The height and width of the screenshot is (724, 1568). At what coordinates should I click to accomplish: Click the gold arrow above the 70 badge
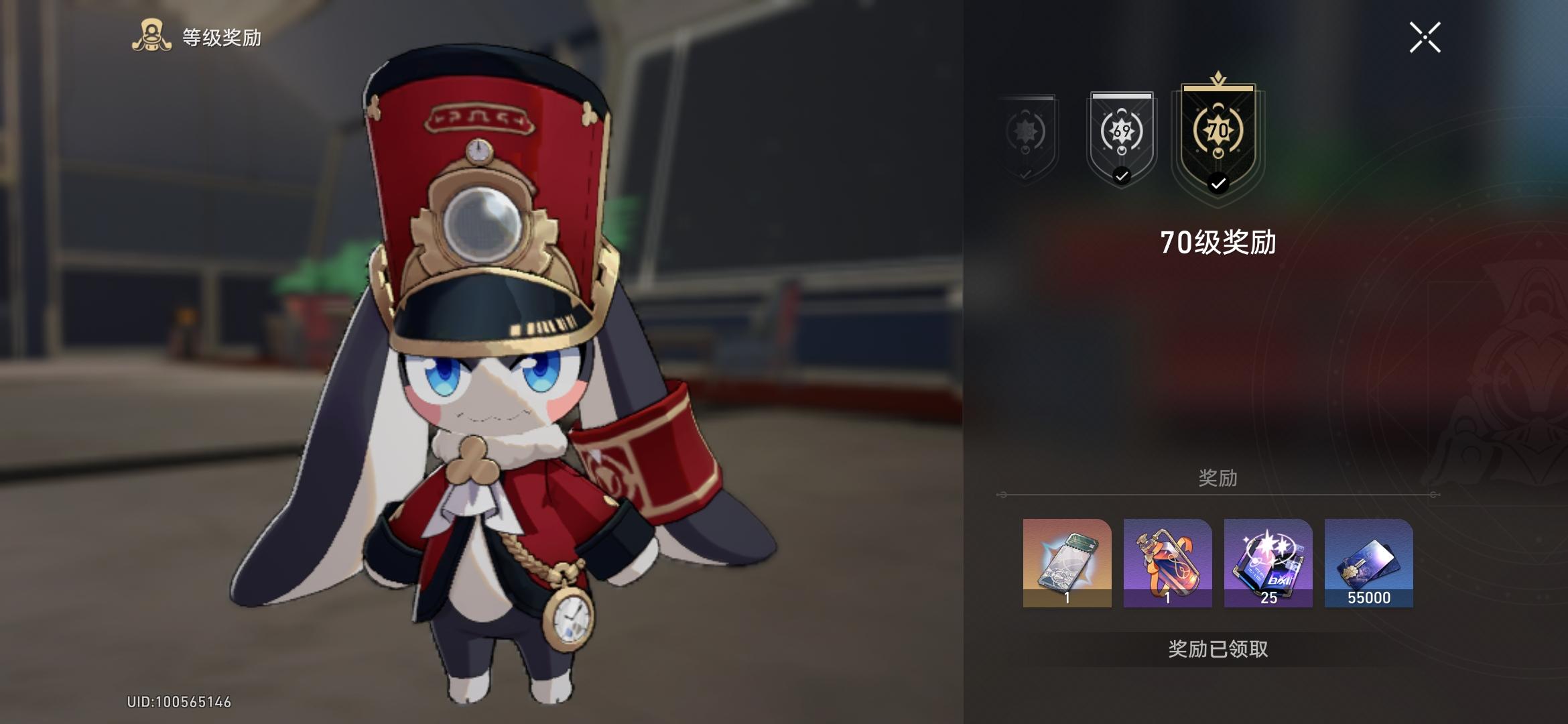(x=1219, y=78)
